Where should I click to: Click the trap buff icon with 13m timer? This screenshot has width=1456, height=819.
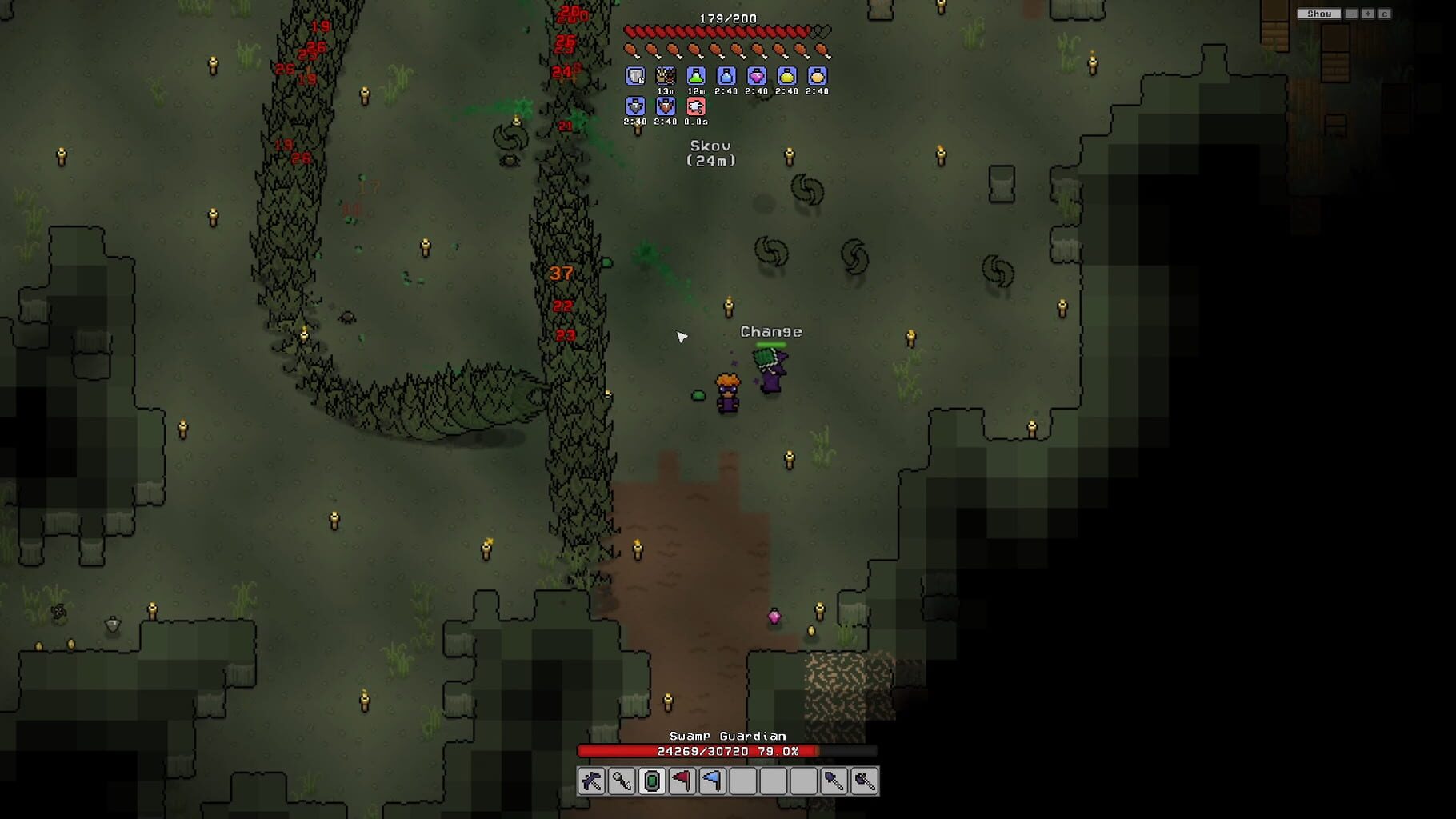coord(666,76)
